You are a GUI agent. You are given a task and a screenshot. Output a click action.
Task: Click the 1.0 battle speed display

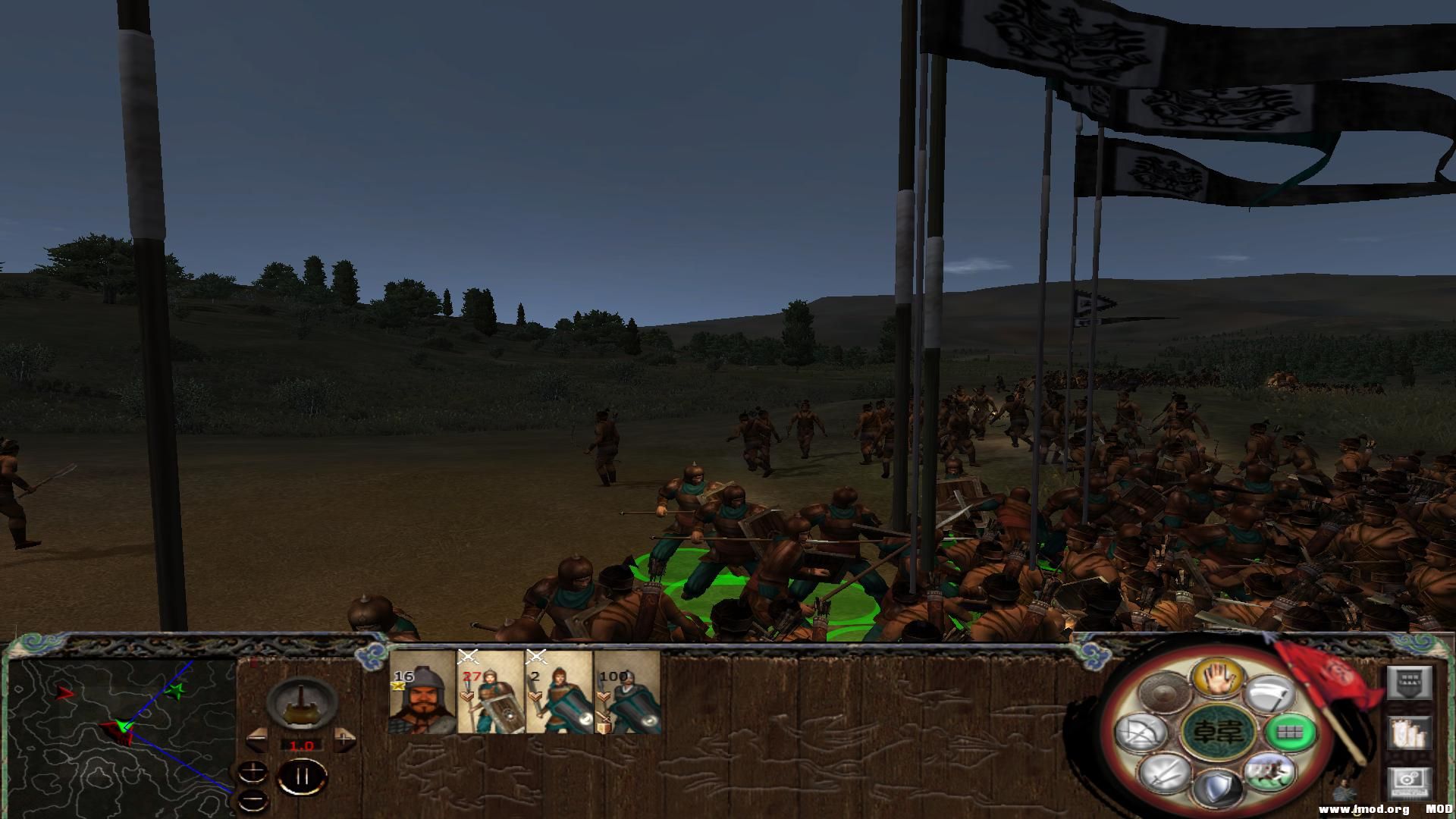point(302,745)
